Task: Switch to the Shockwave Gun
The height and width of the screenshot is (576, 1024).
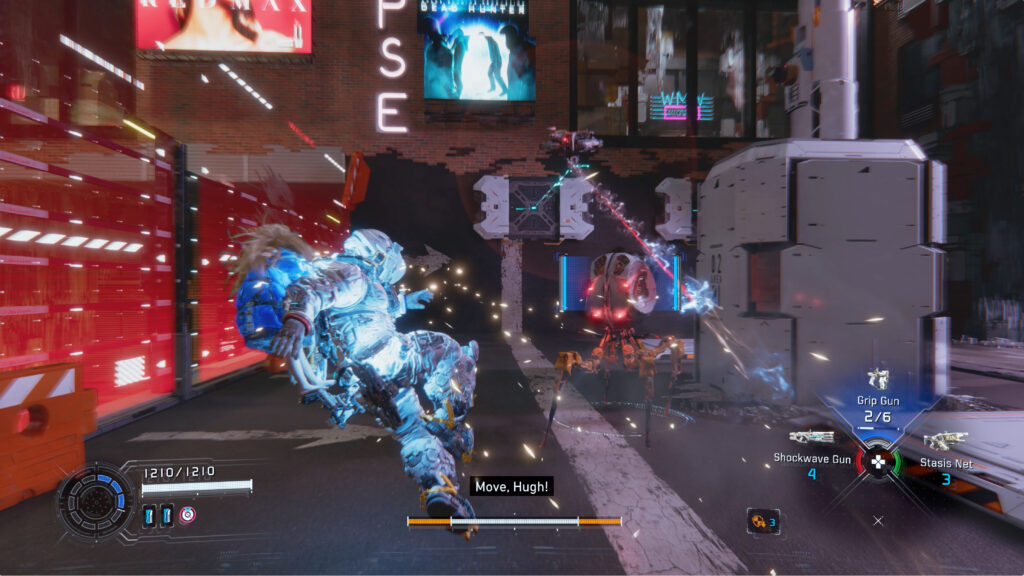Action: pos(811,438)
